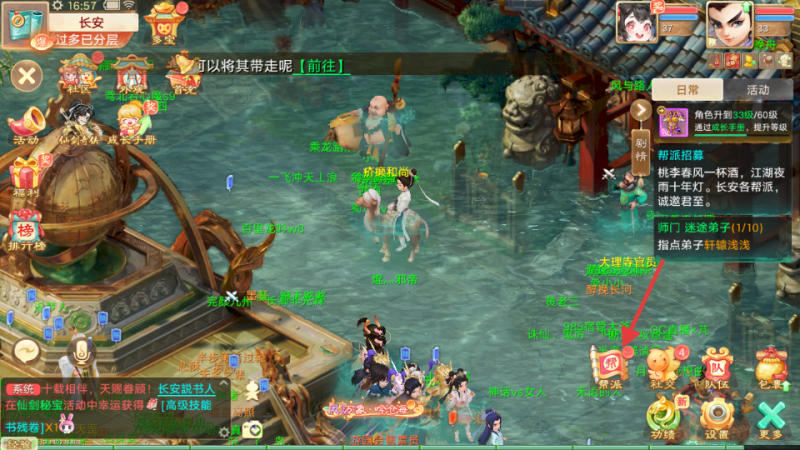The image size is (800, 450).
Task: Open the 排行榜 ranking board
Action: coord(27,227)
